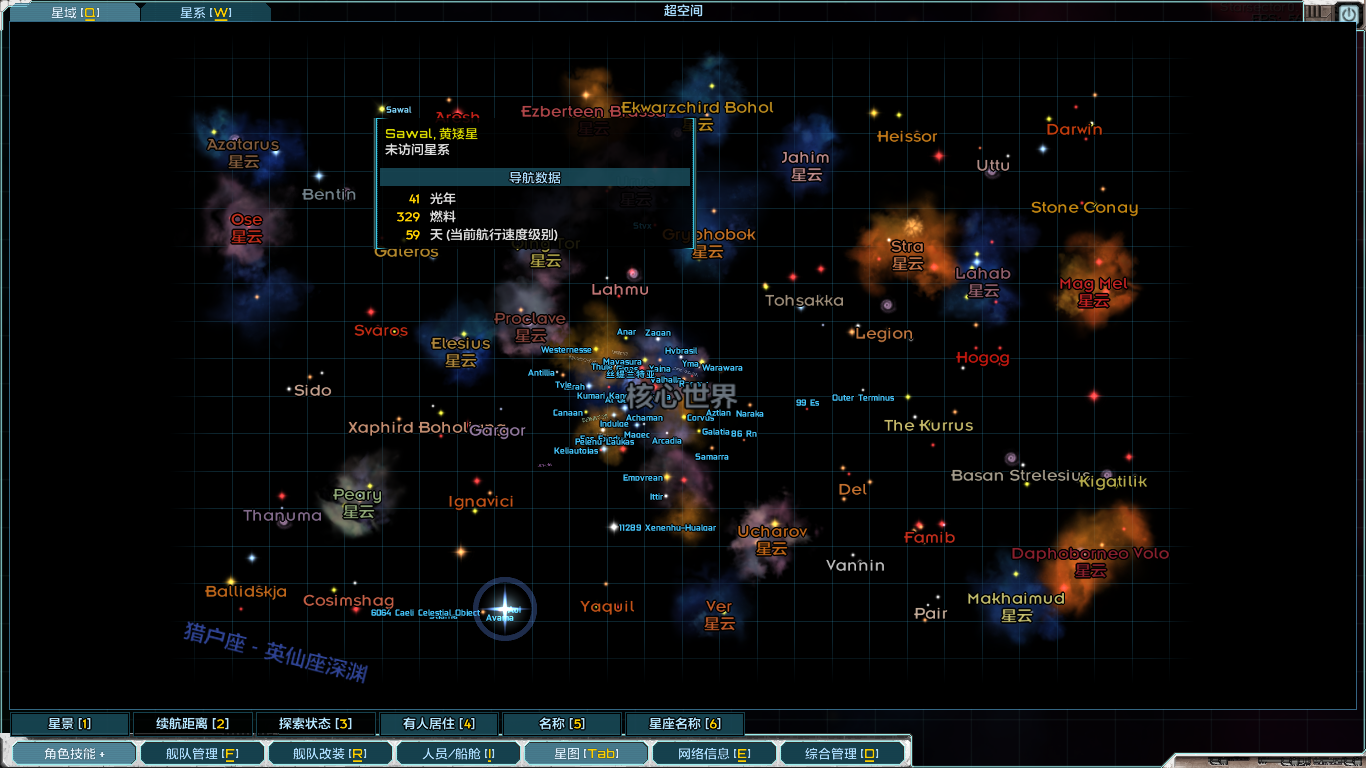The width and height of the screenshot is (1366, 768).
Task: Select the Darwin star system marker
Action: (x=1075, y=130)
